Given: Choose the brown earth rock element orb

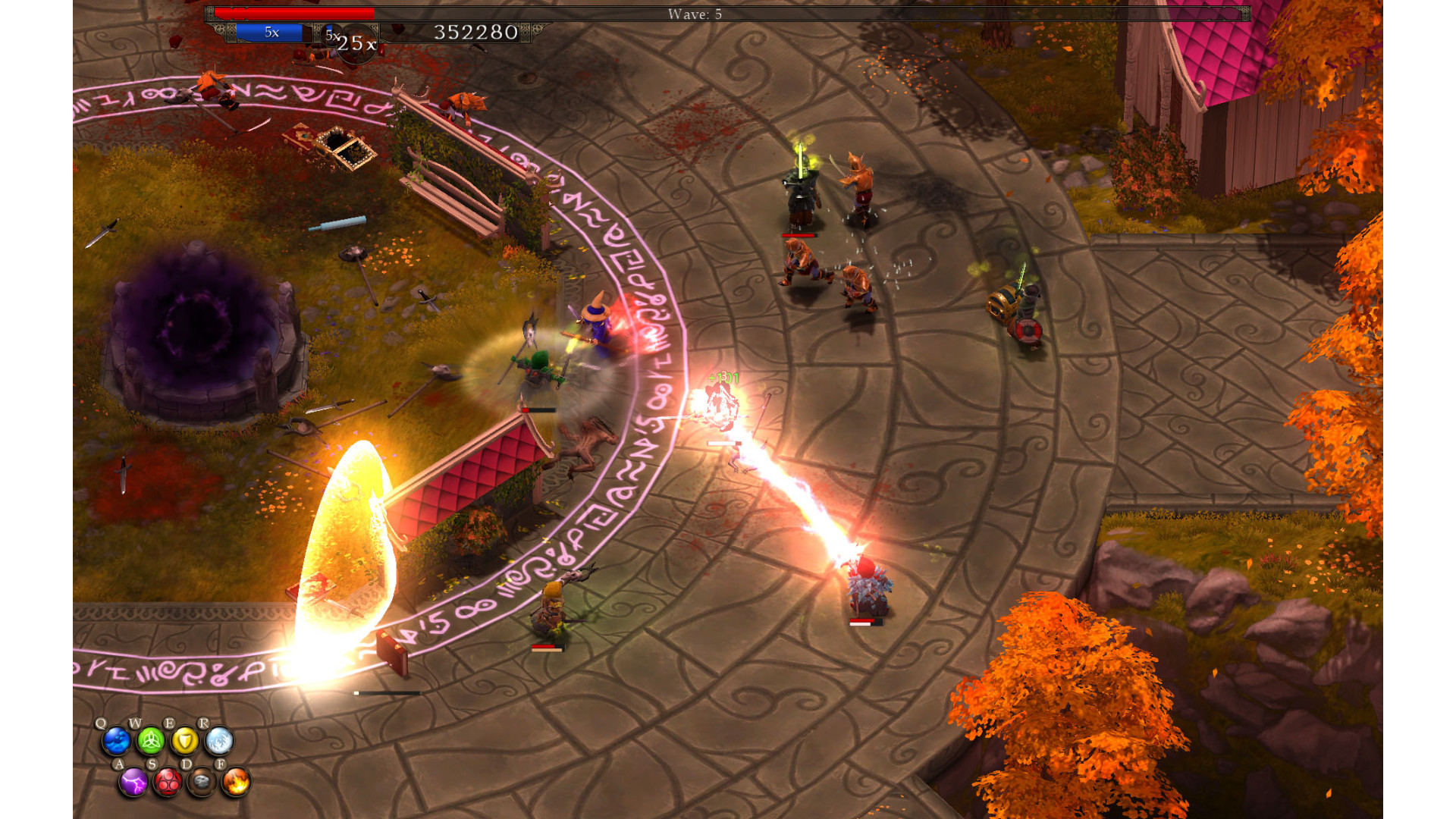Looking at the screenshot, I should pos(202,782).
